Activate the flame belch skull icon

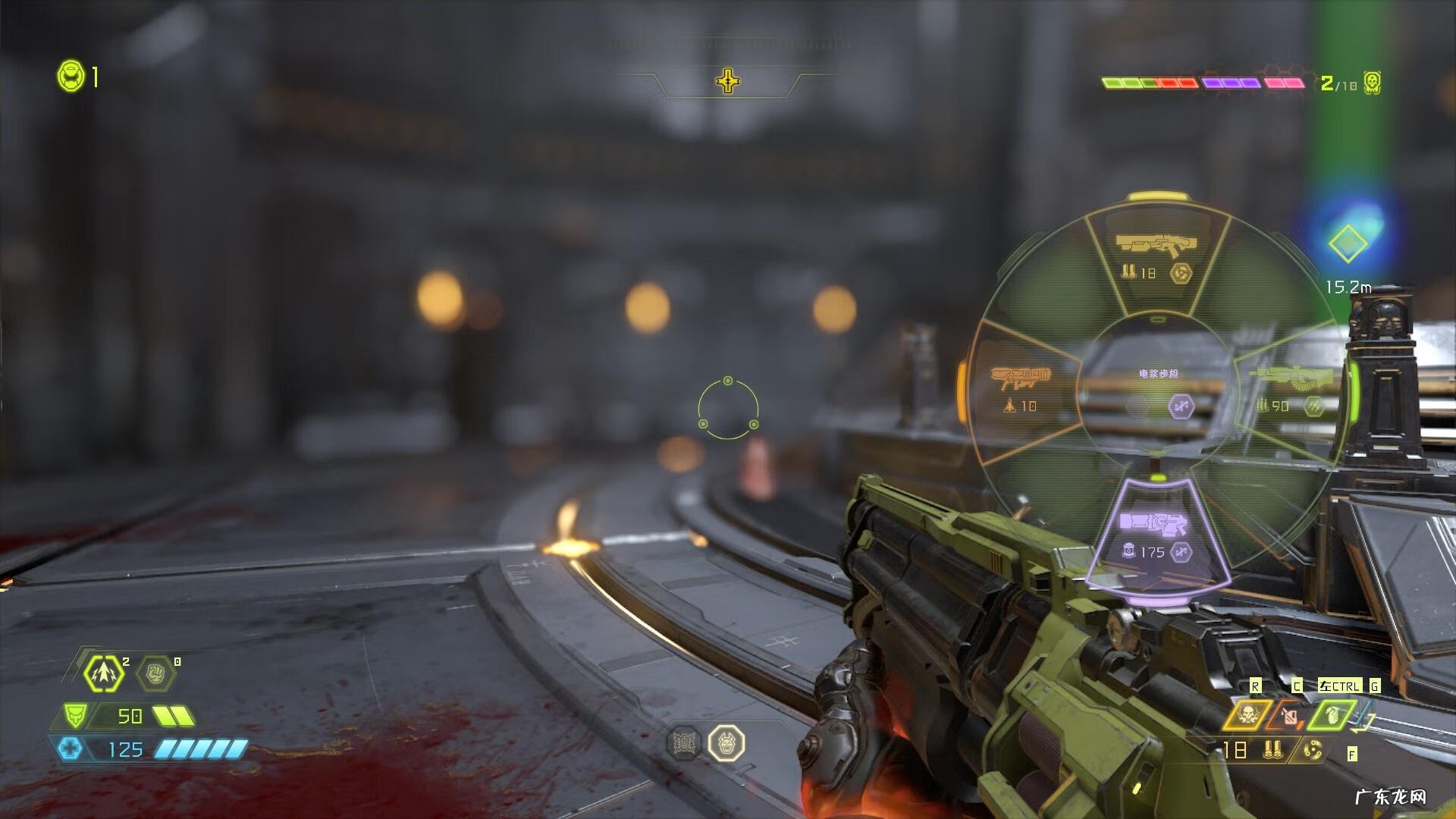pyautogui.click(x=1247, y=714)
